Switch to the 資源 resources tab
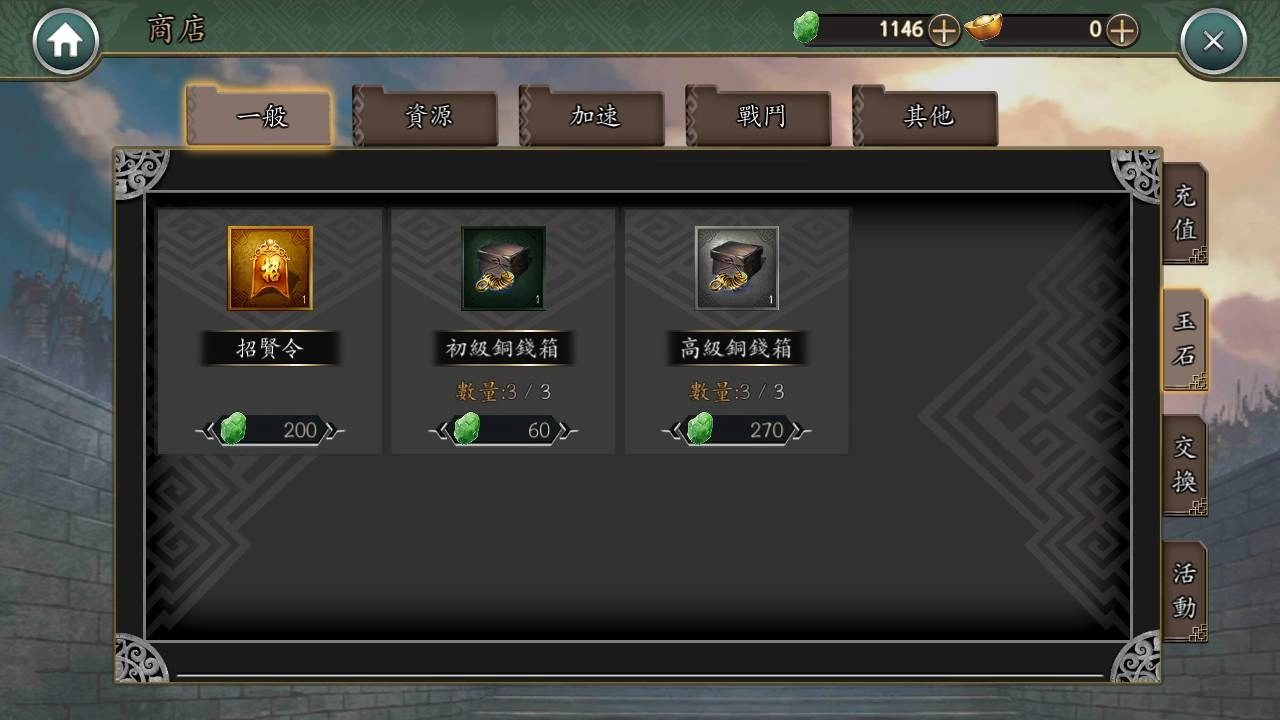The image size is (1280, 720). click(425, 116)
